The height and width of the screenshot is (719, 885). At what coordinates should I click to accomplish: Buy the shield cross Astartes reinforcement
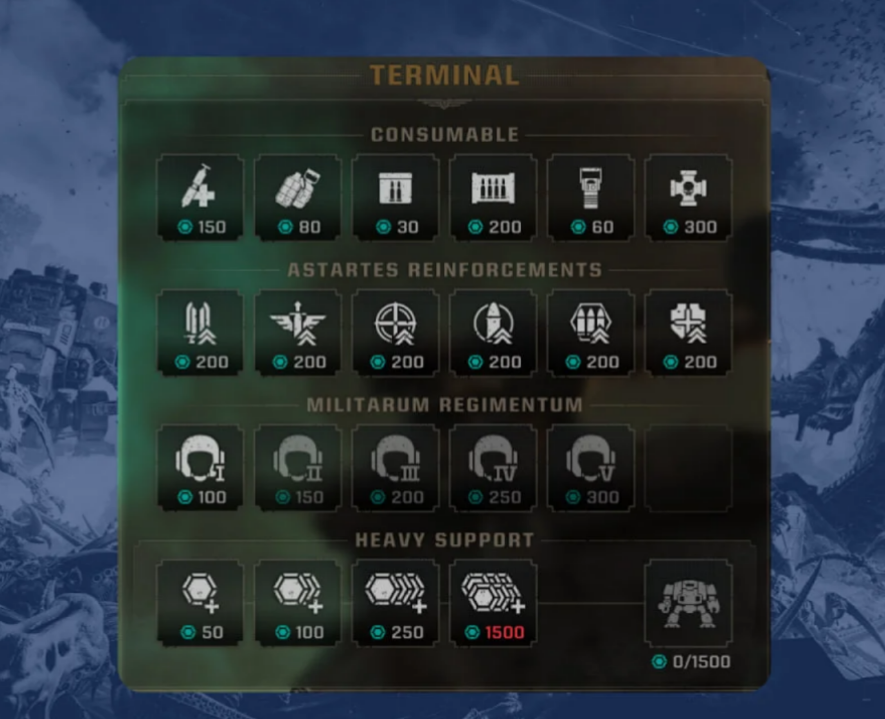[688, 332]
